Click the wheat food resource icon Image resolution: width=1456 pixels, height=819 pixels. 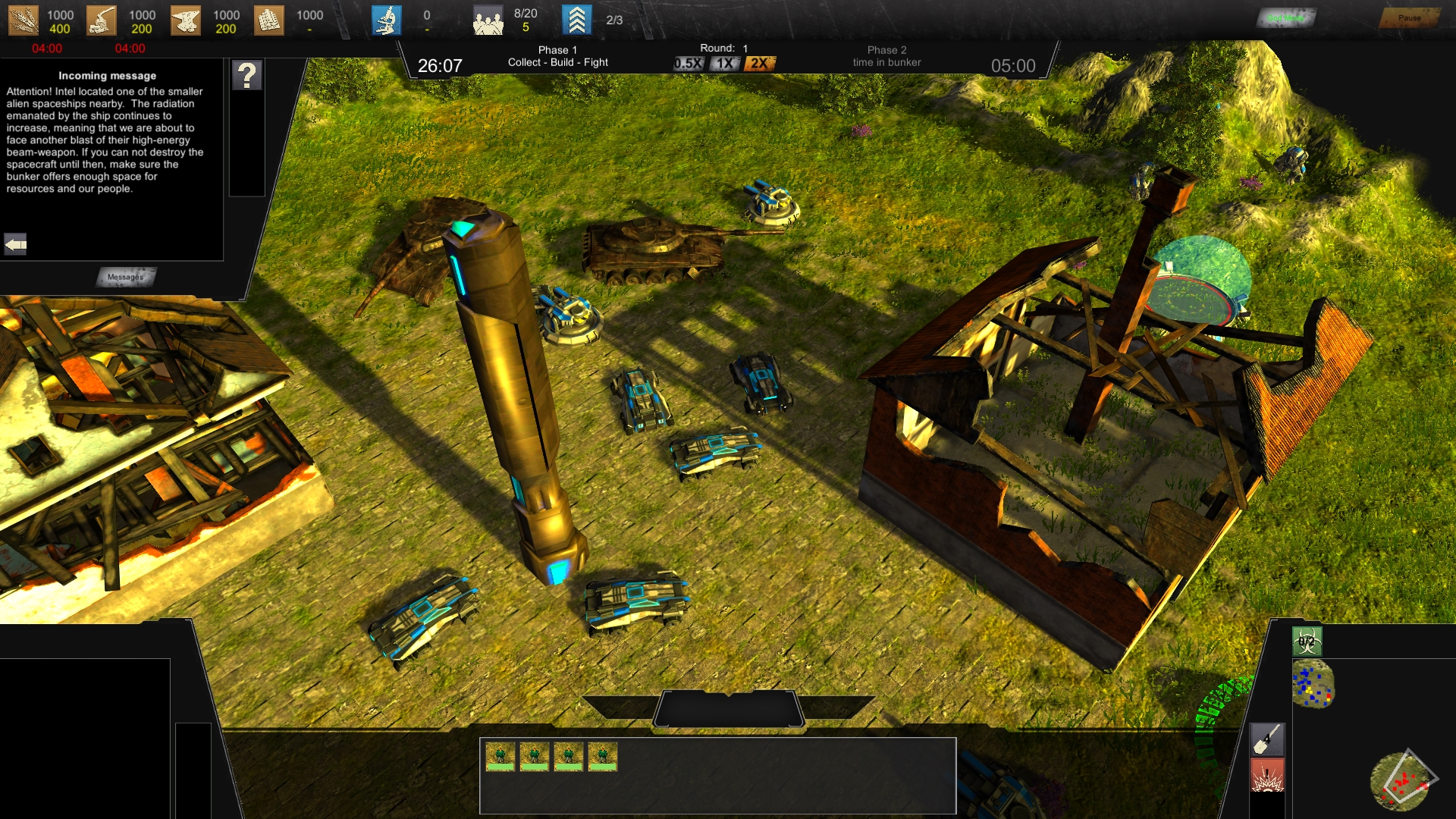coord(23,20)
